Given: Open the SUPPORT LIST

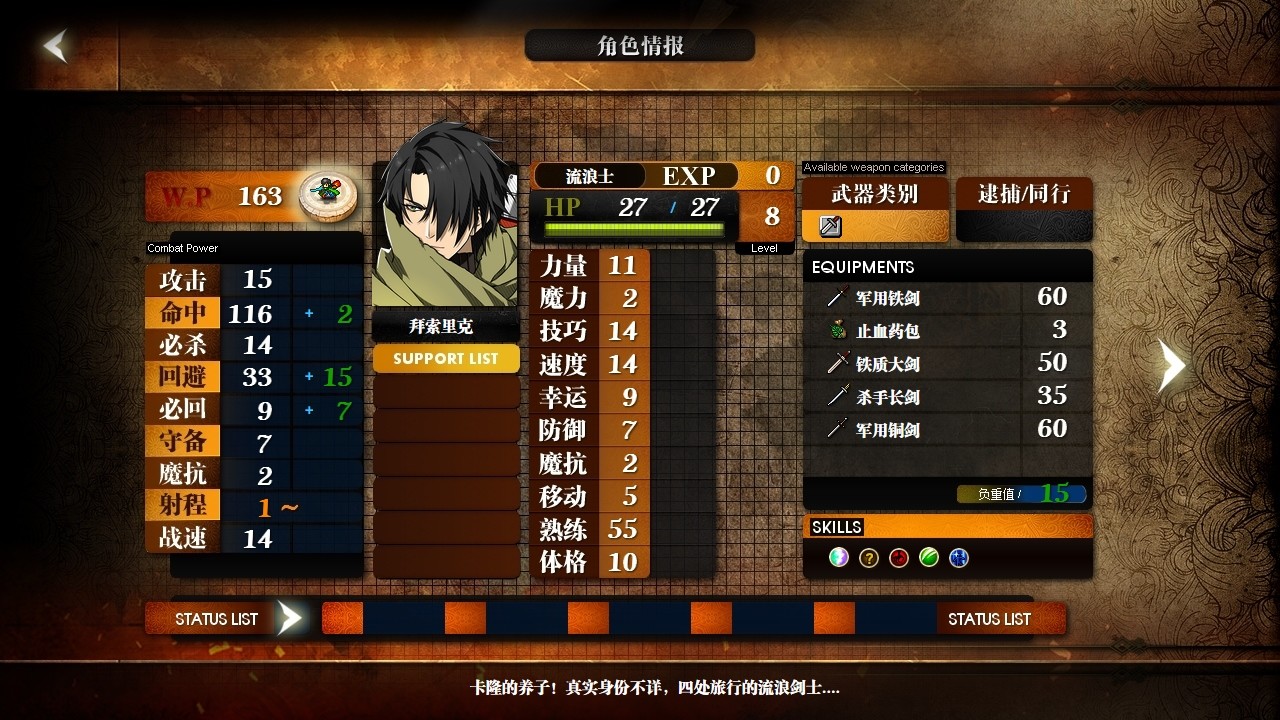Looking at the screenshot, I should pos(446,358).
